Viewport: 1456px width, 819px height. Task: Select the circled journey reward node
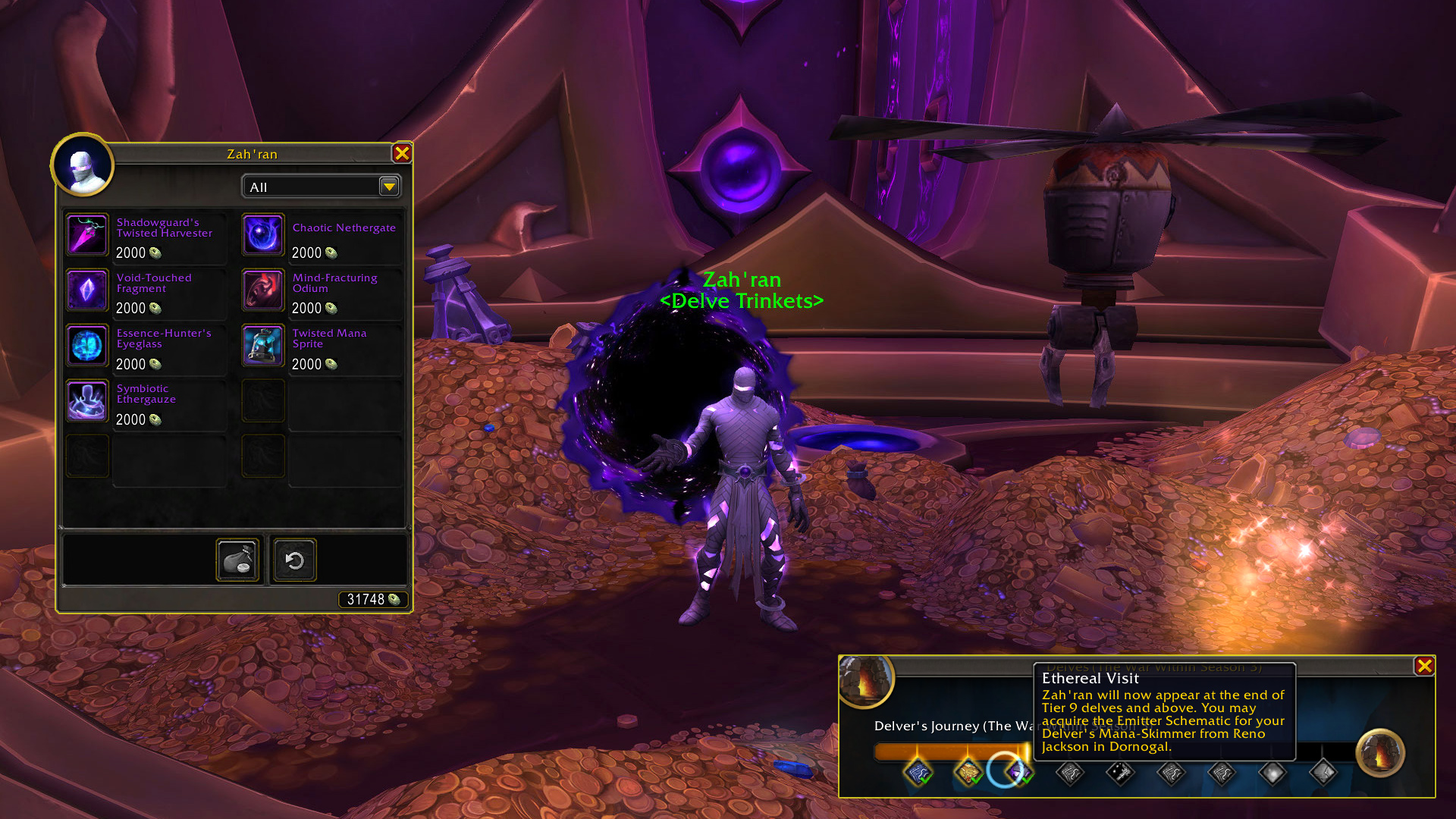[x=1006, y=770]
